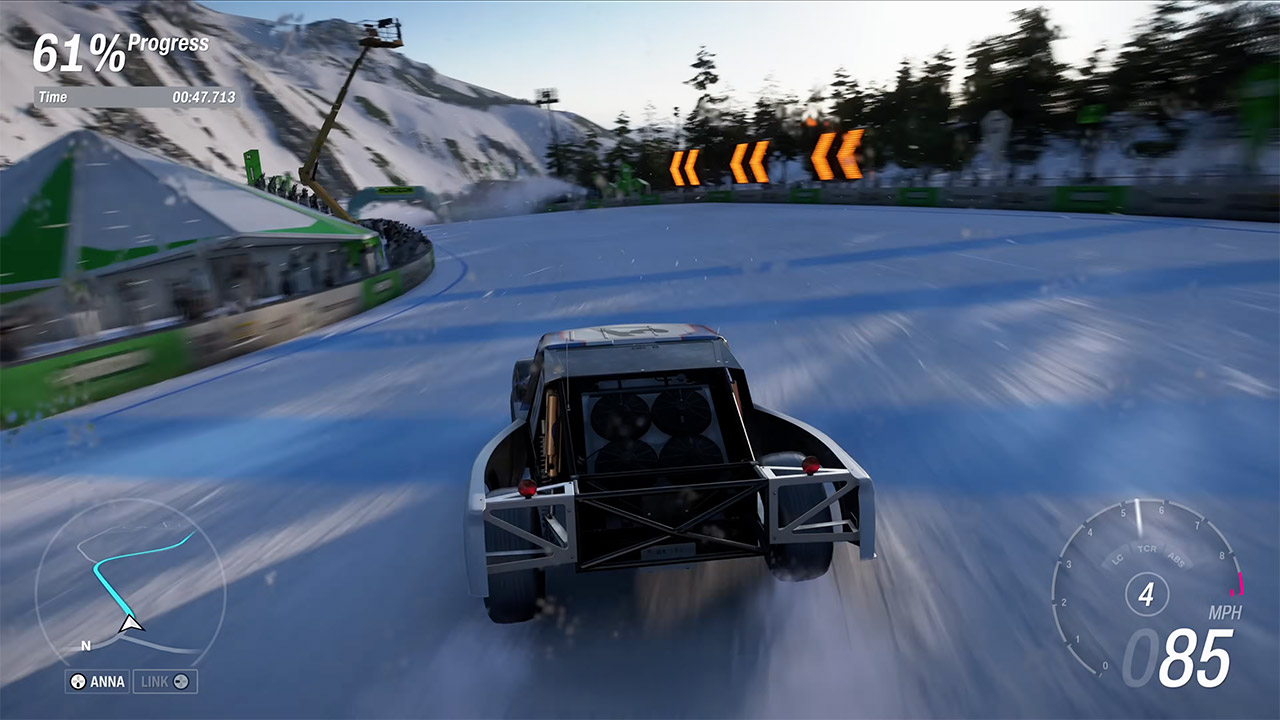Select the TCR traction control indicator

[x=1148, y=550]
